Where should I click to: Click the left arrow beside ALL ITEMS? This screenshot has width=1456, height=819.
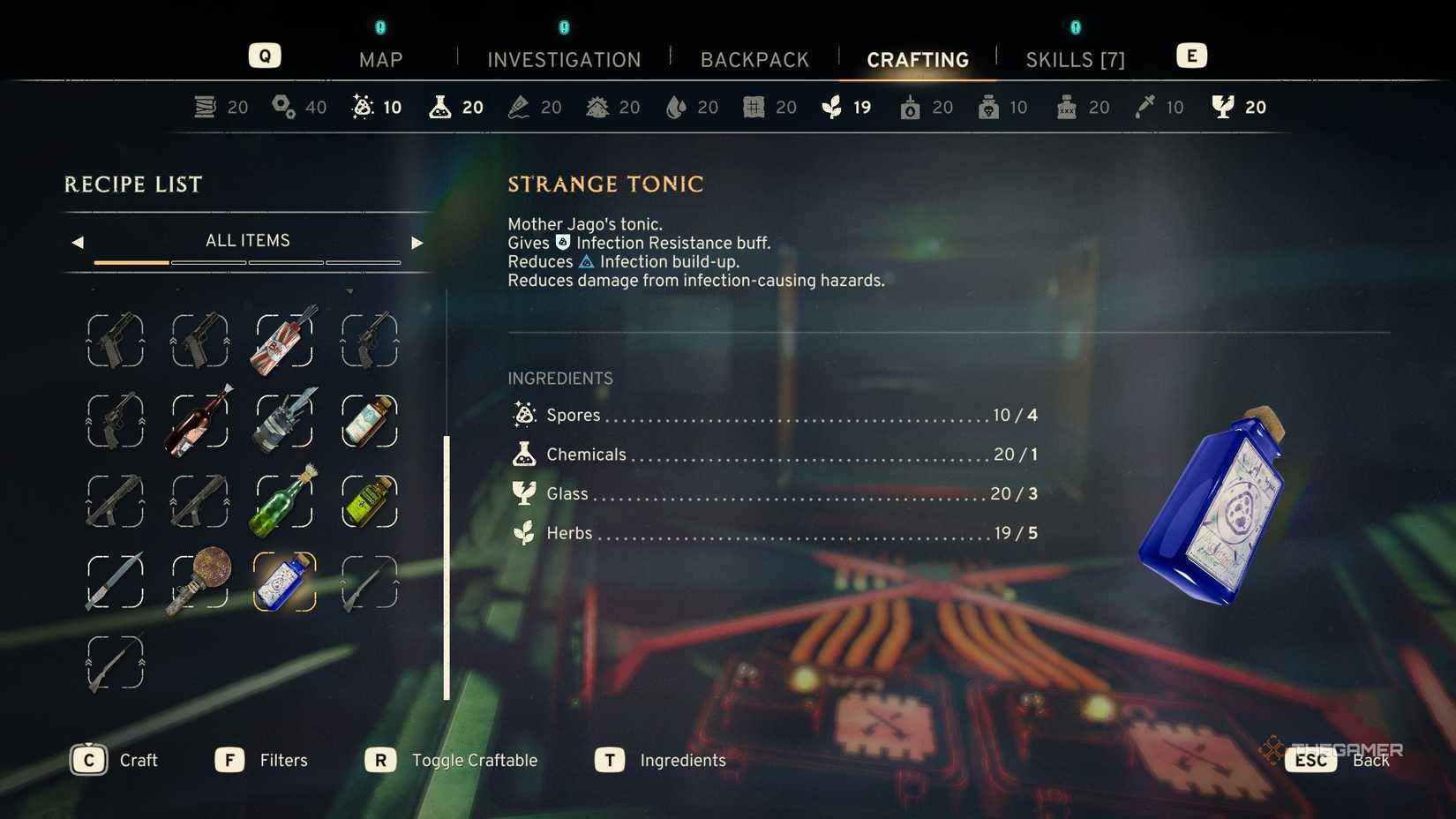point(78,241)
